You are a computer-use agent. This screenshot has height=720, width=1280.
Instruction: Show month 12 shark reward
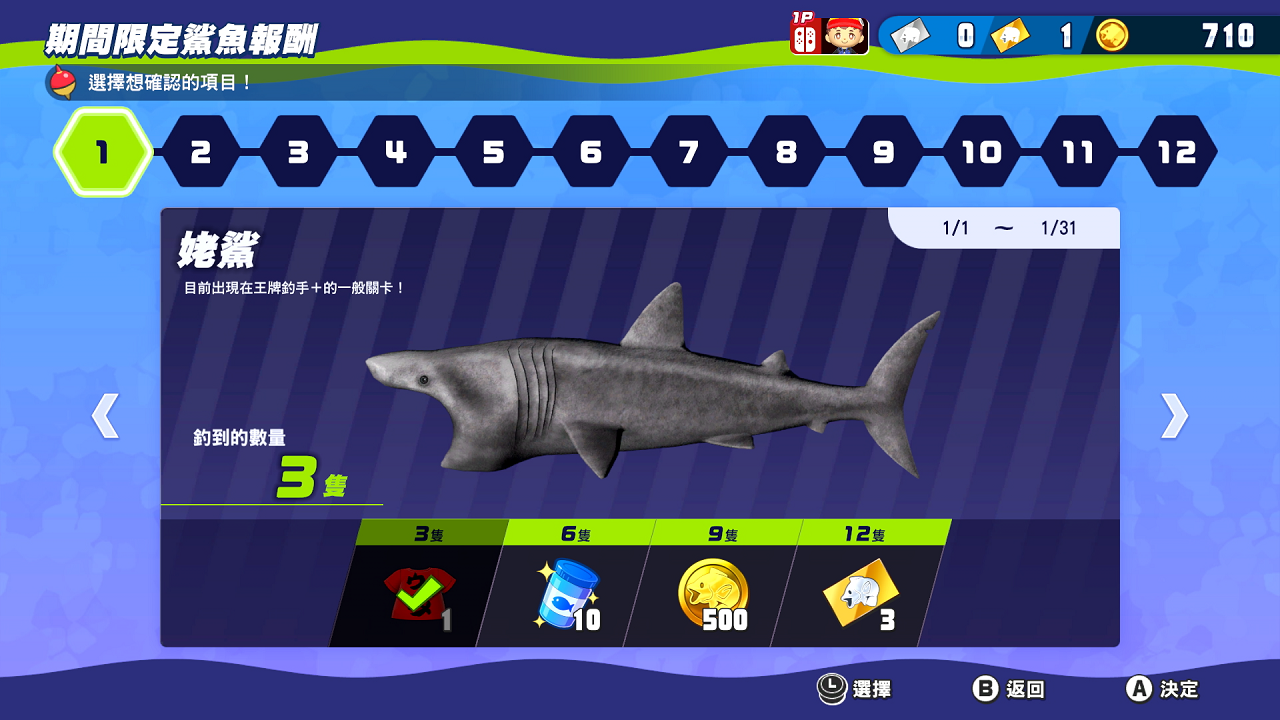[x=1177, y=152]
